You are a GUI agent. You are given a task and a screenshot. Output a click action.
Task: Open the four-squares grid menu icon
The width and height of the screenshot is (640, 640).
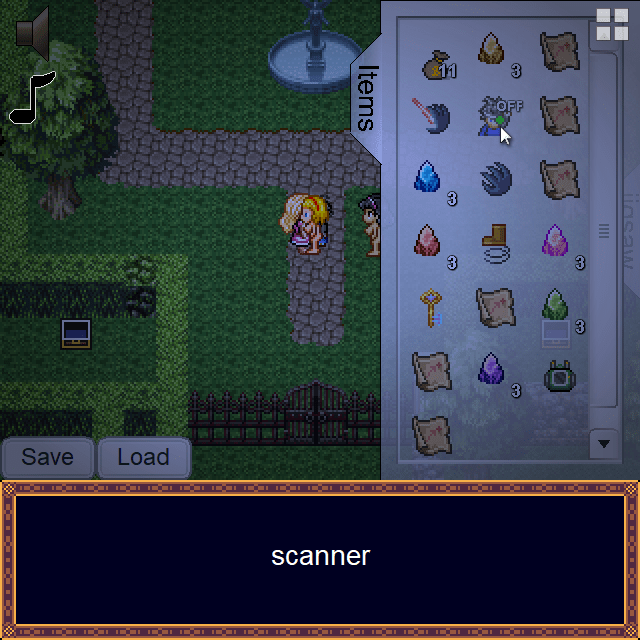pyautogui.click(x=612, y=24)
